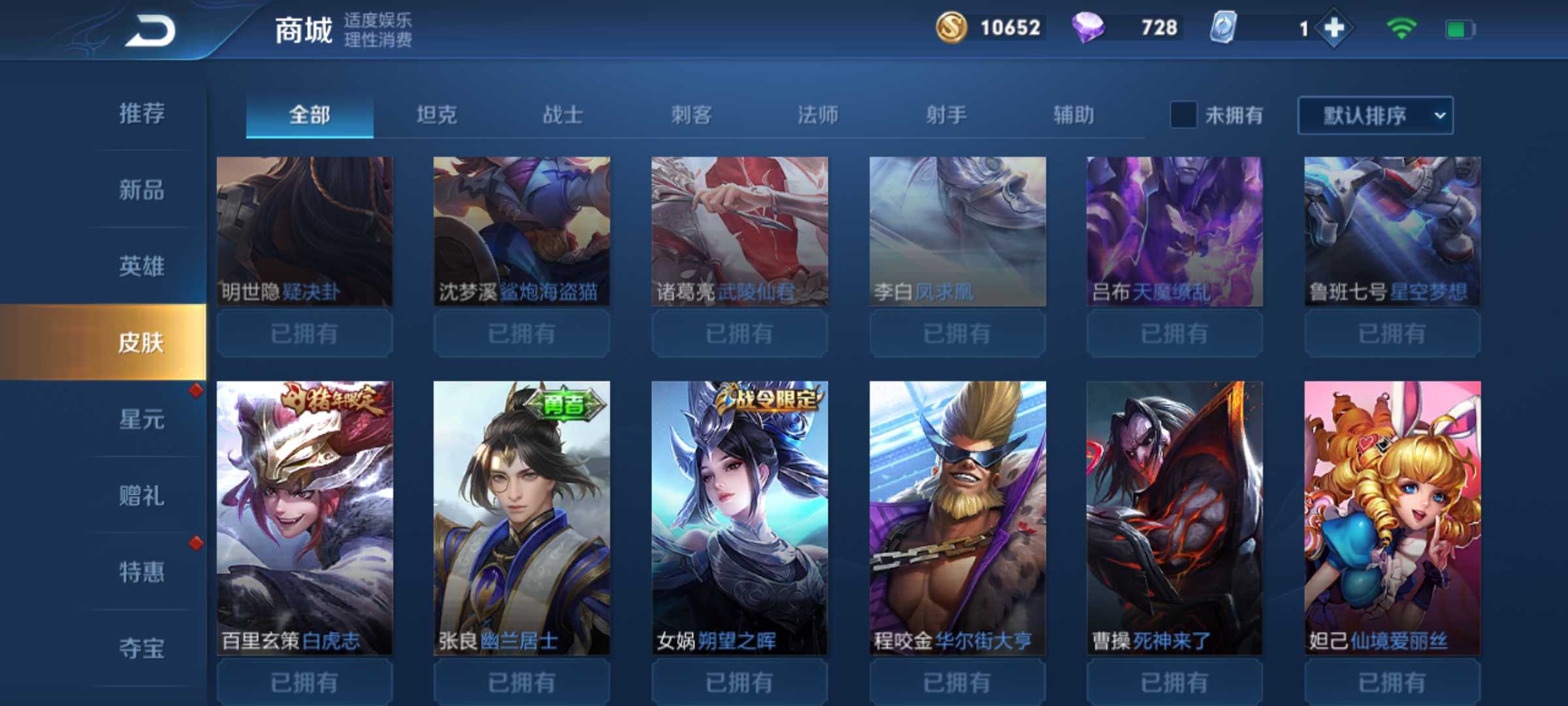Viewport: 1568px width, 706px height.
Task: Enable the 未拥有 (unowned) filter checkbox
Action: (x=1184, y=114)
